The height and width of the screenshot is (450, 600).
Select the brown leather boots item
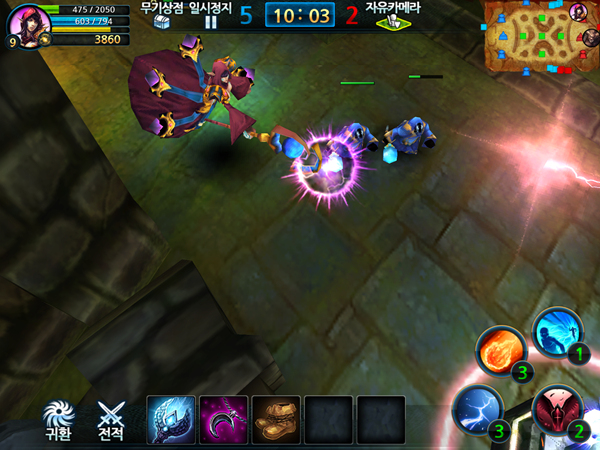276,419
